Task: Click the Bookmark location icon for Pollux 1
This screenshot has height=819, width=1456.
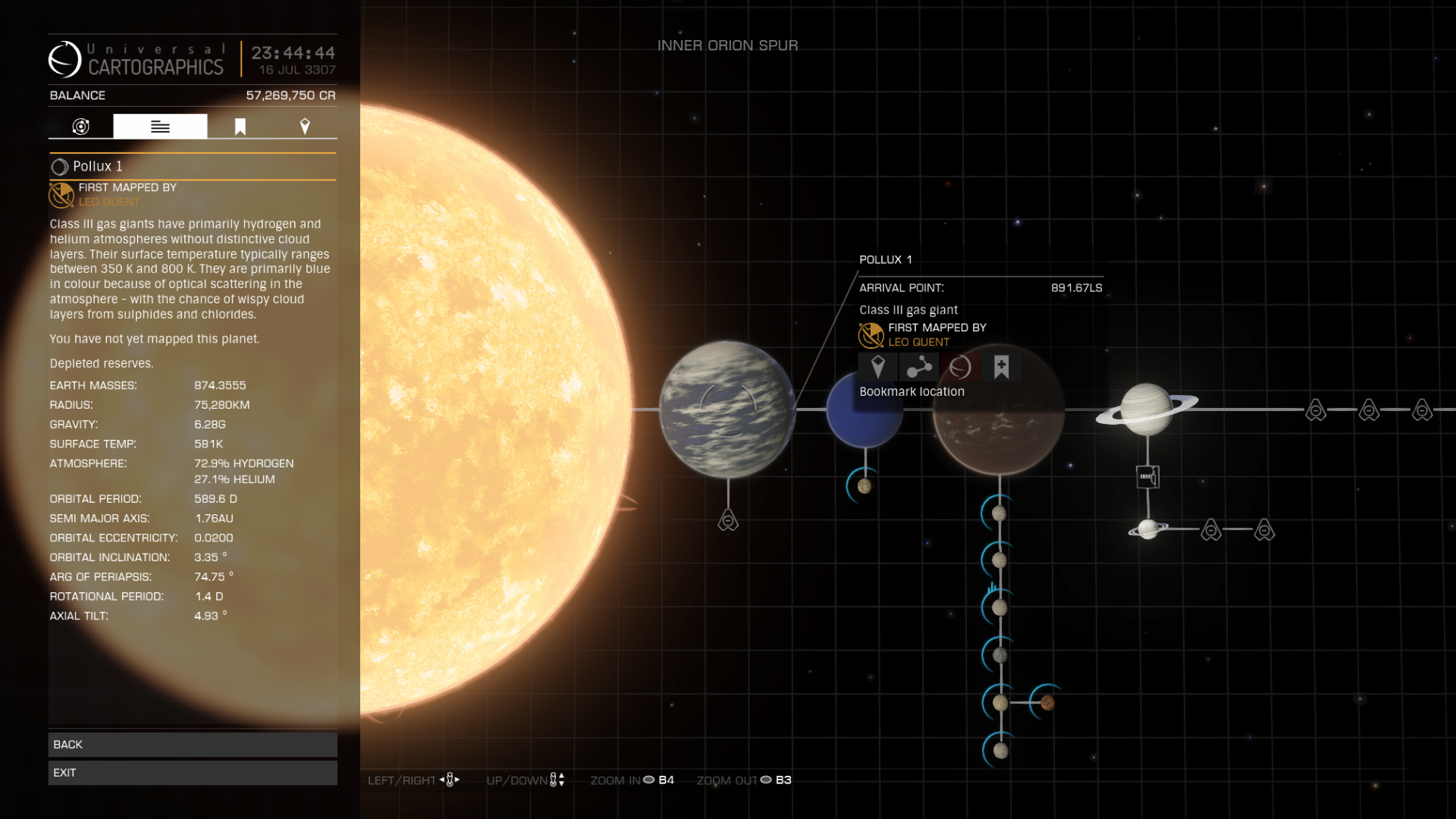Action: tap(1001, 366)
